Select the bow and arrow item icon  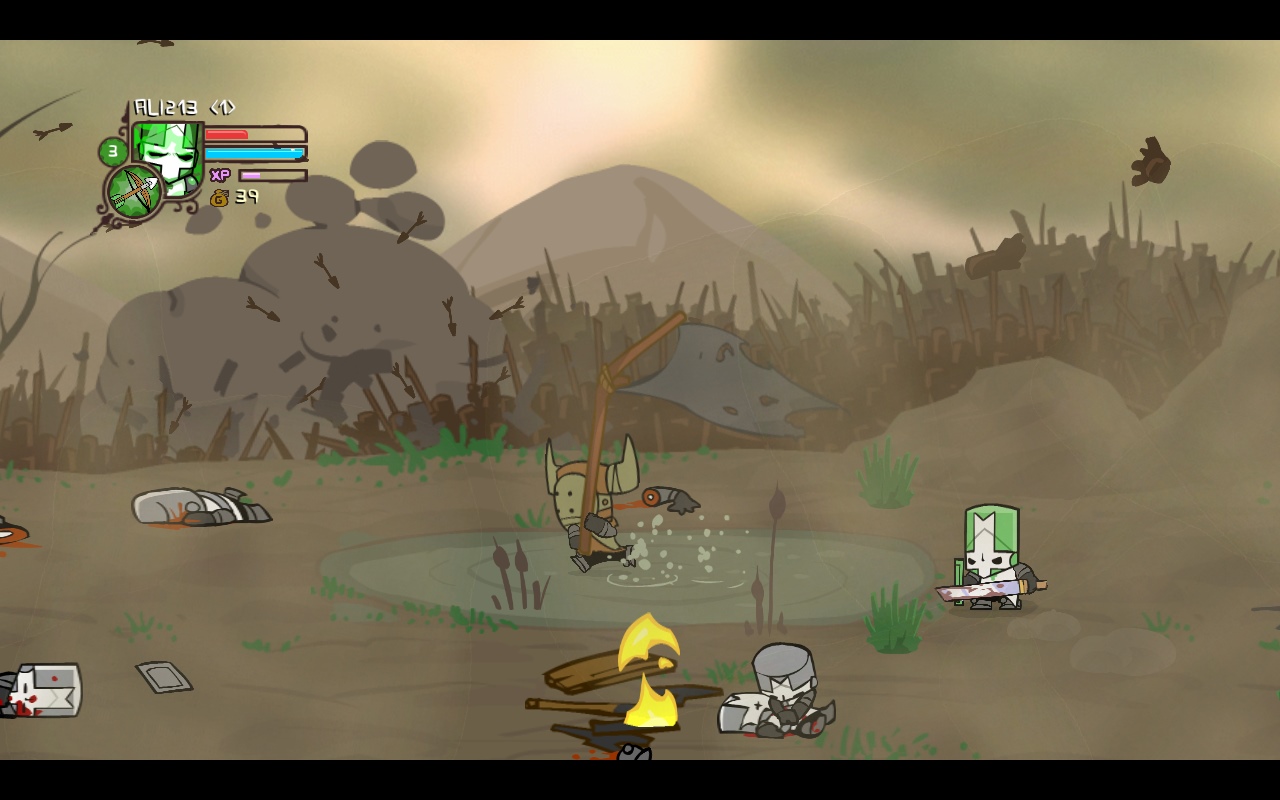pyautogui.click(x=134, y=192)
